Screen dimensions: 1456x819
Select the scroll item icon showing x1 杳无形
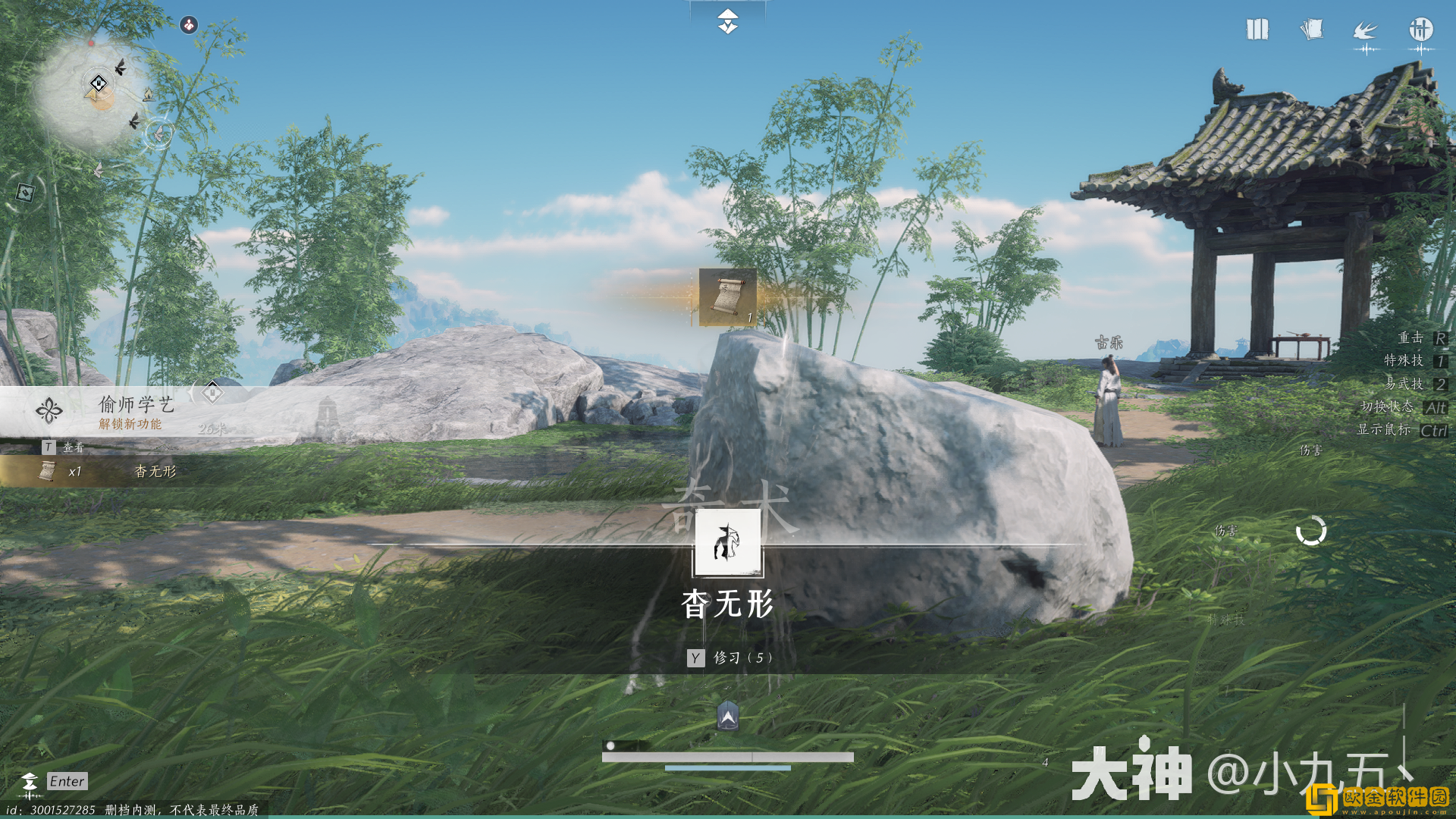[x=47, y=472]
